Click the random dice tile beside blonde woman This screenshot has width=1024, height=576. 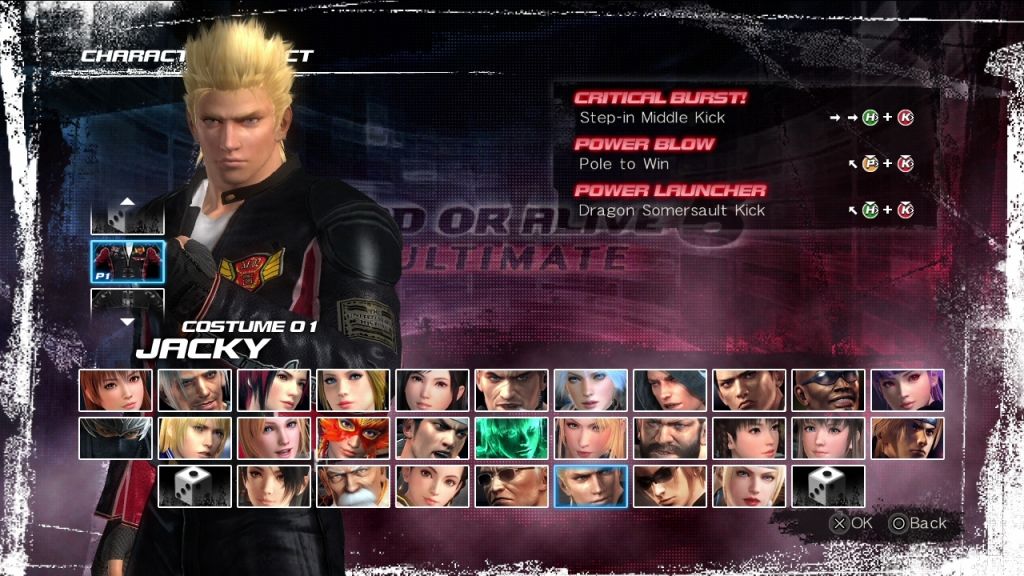coord(828,486)
